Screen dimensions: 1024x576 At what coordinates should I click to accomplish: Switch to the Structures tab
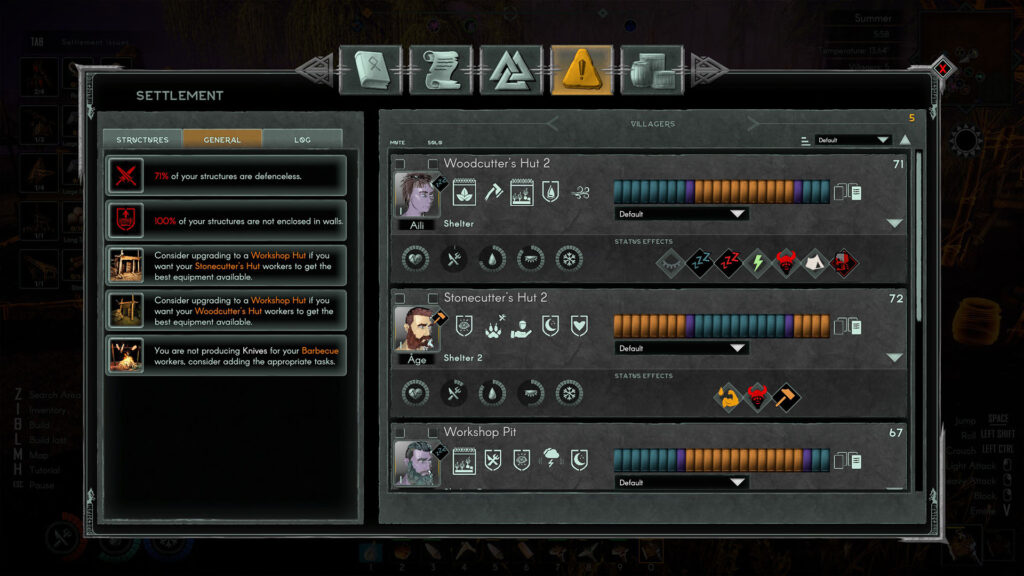tap(142, 140)
